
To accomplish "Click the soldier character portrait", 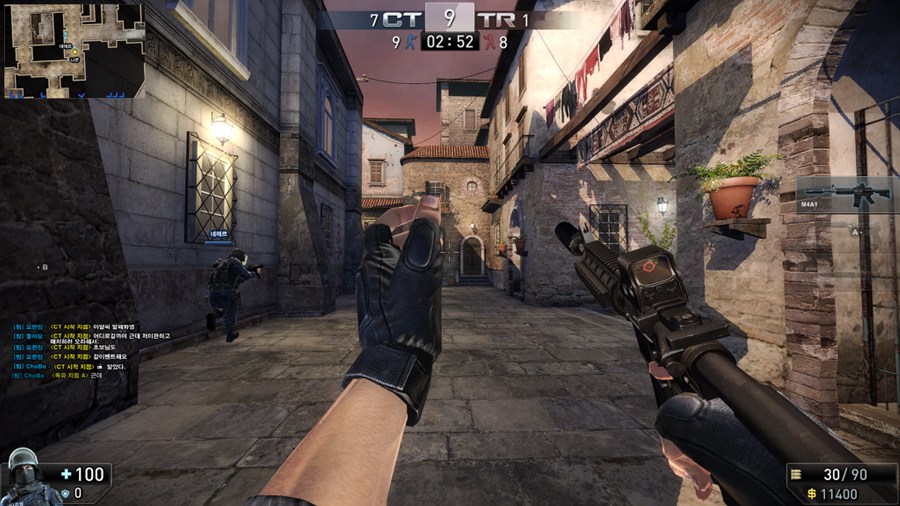I will click(x=23, y=477).
